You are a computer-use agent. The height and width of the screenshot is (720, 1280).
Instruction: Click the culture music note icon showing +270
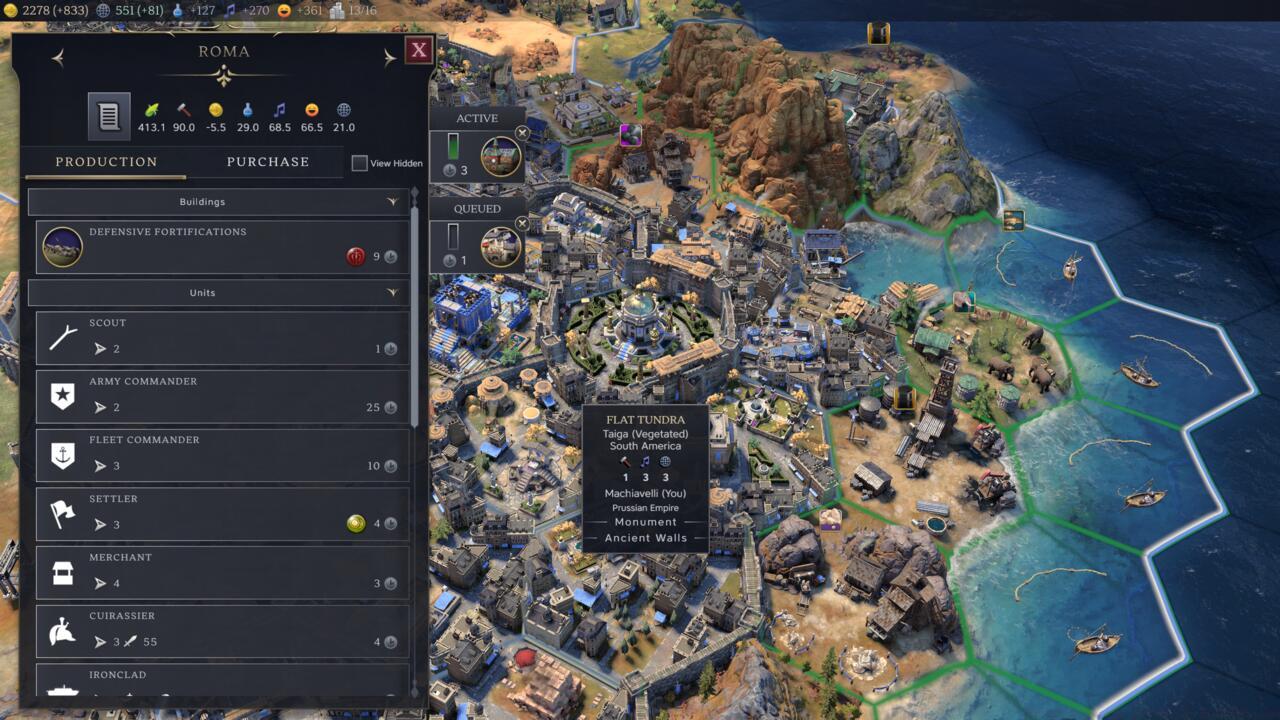pyautogui.click(x=231, y=11)
